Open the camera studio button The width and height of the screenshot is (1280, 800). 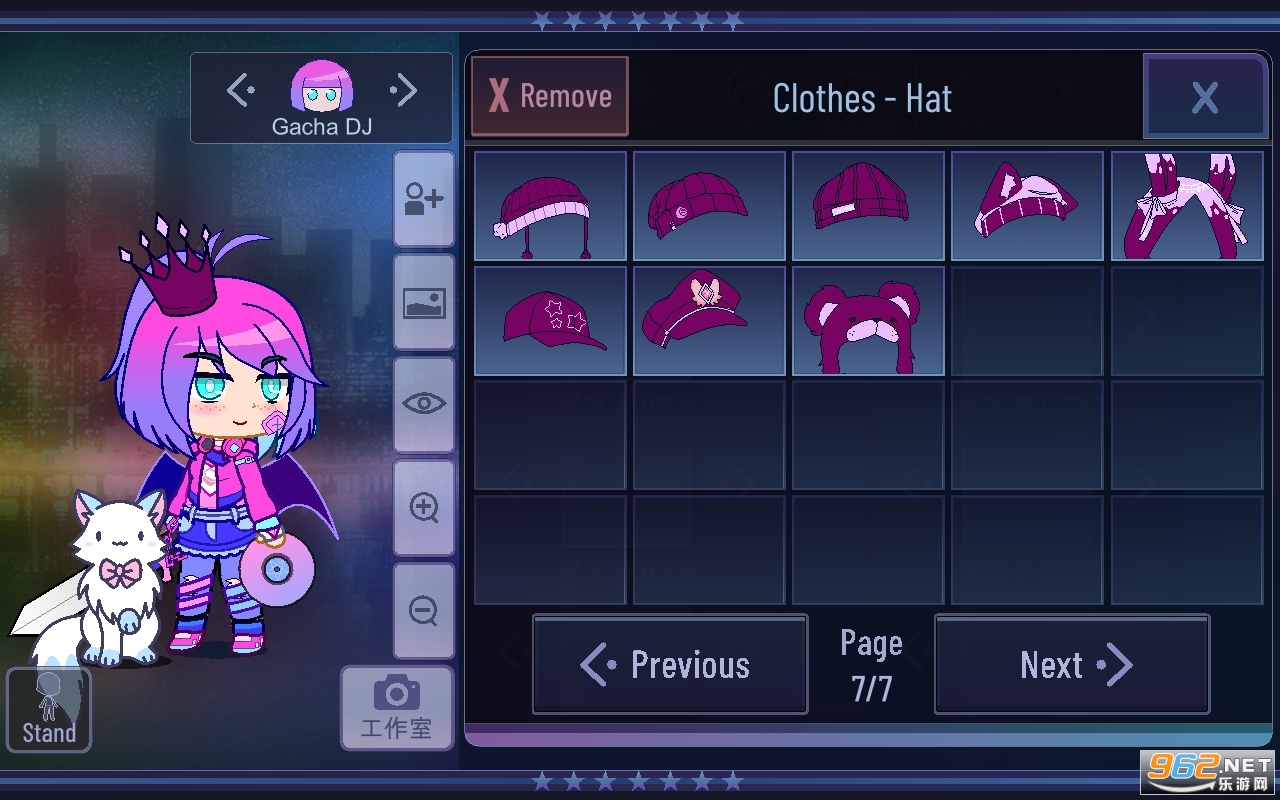(x=396, y=707)
